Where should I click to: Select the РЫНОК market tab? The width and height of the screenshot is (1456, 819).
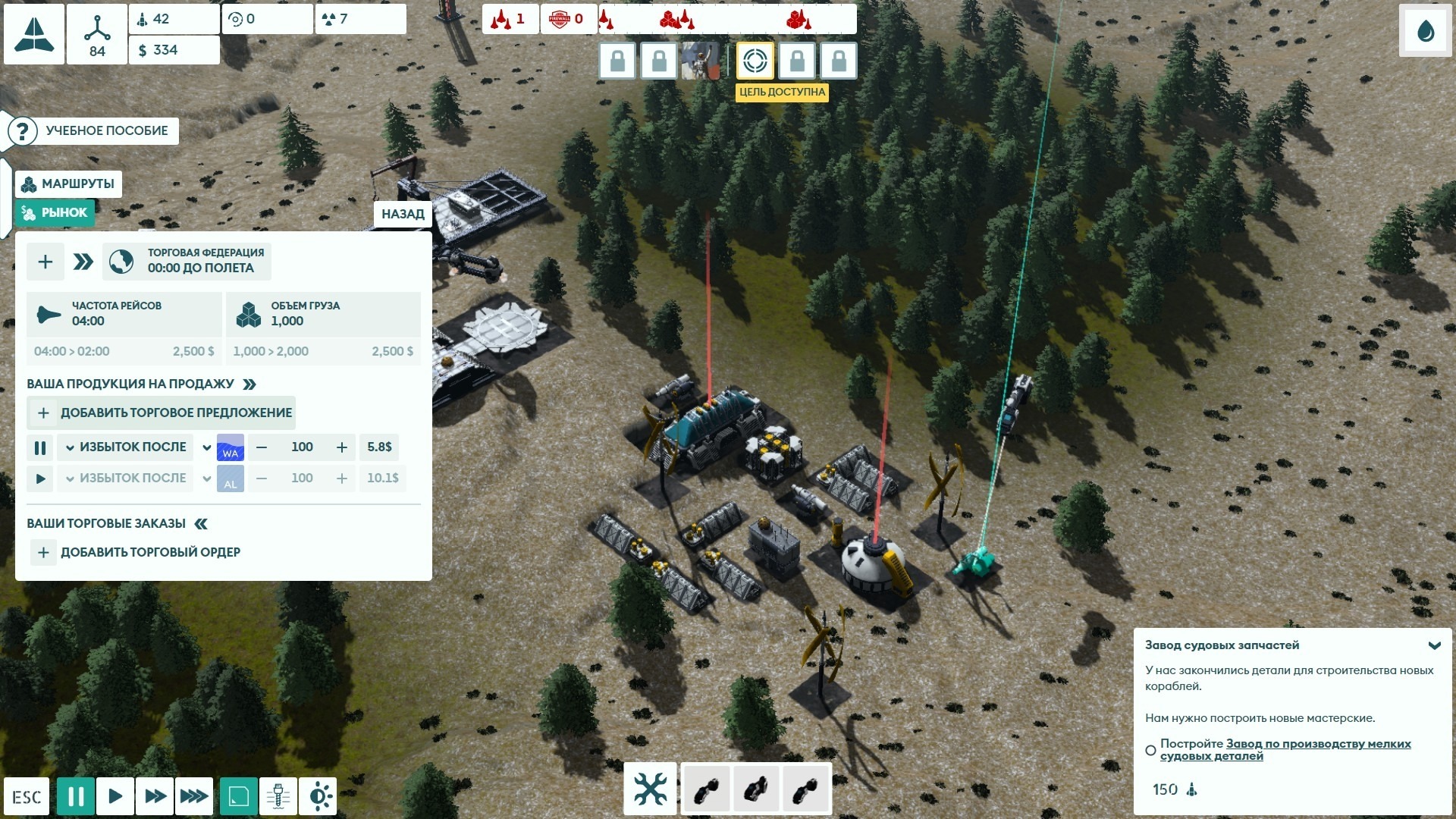(55, 213)
